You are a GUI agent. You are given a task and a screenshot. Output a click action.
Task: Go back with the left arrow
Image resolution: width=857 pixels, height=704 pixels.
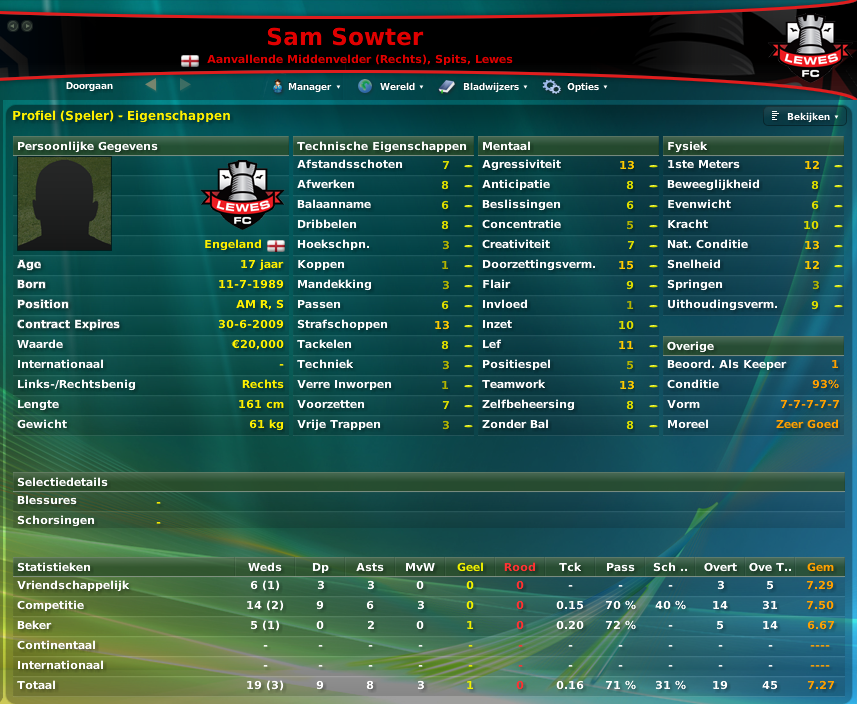[x=151, y=85]
